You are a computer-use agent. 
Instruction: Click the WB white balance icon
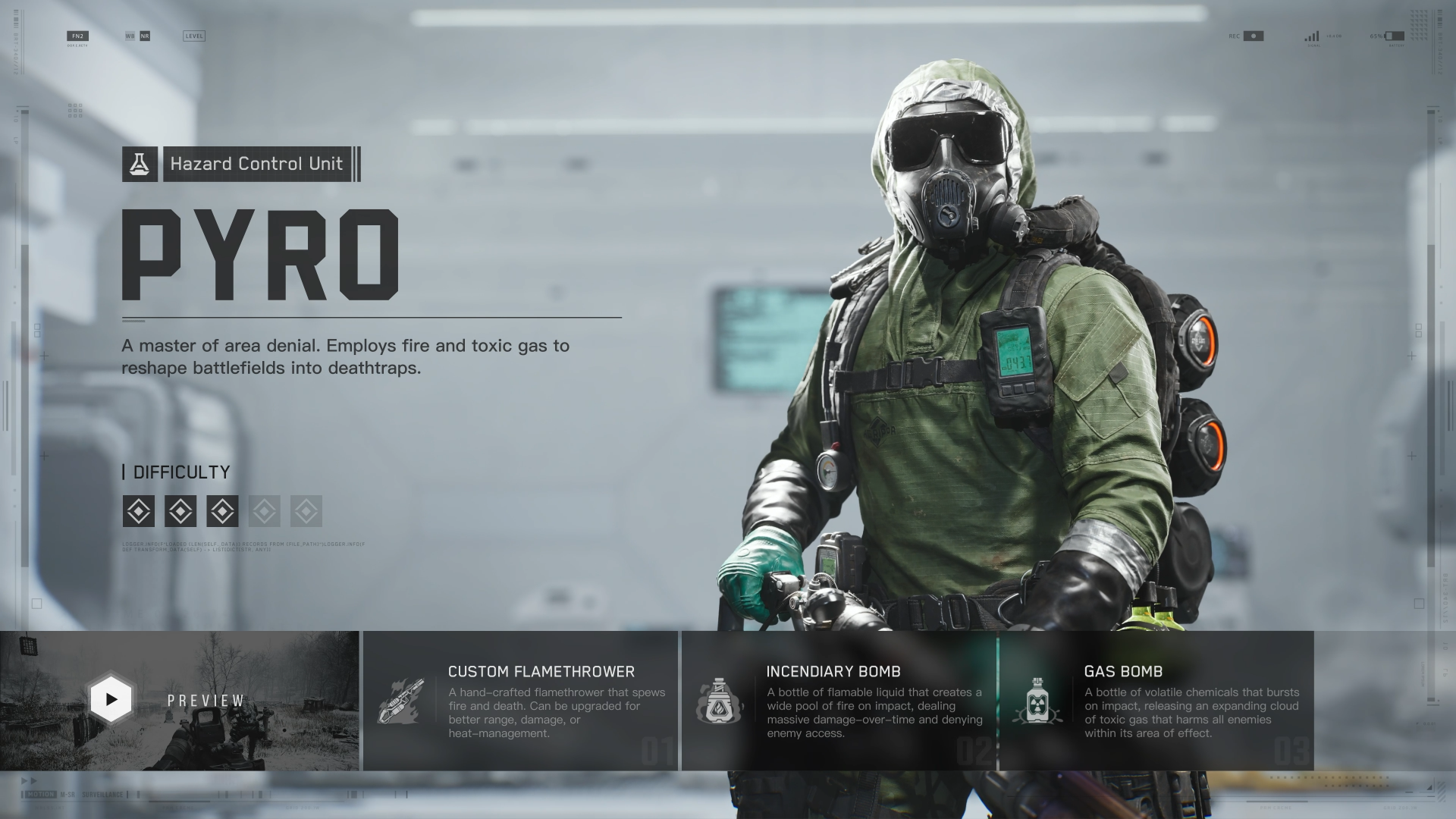[130, 35]
